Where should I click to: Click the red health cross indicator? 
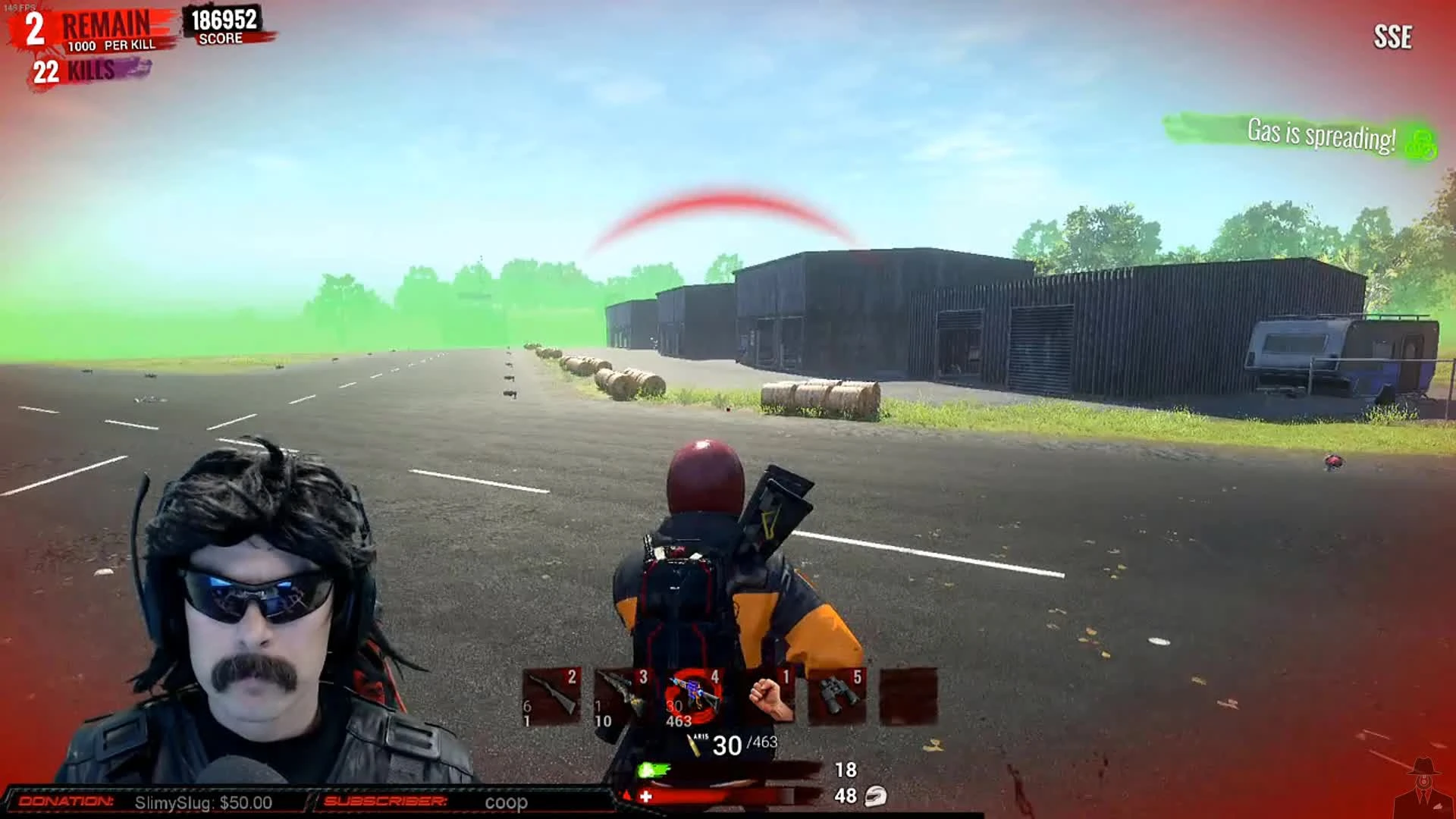pos(645,796)
